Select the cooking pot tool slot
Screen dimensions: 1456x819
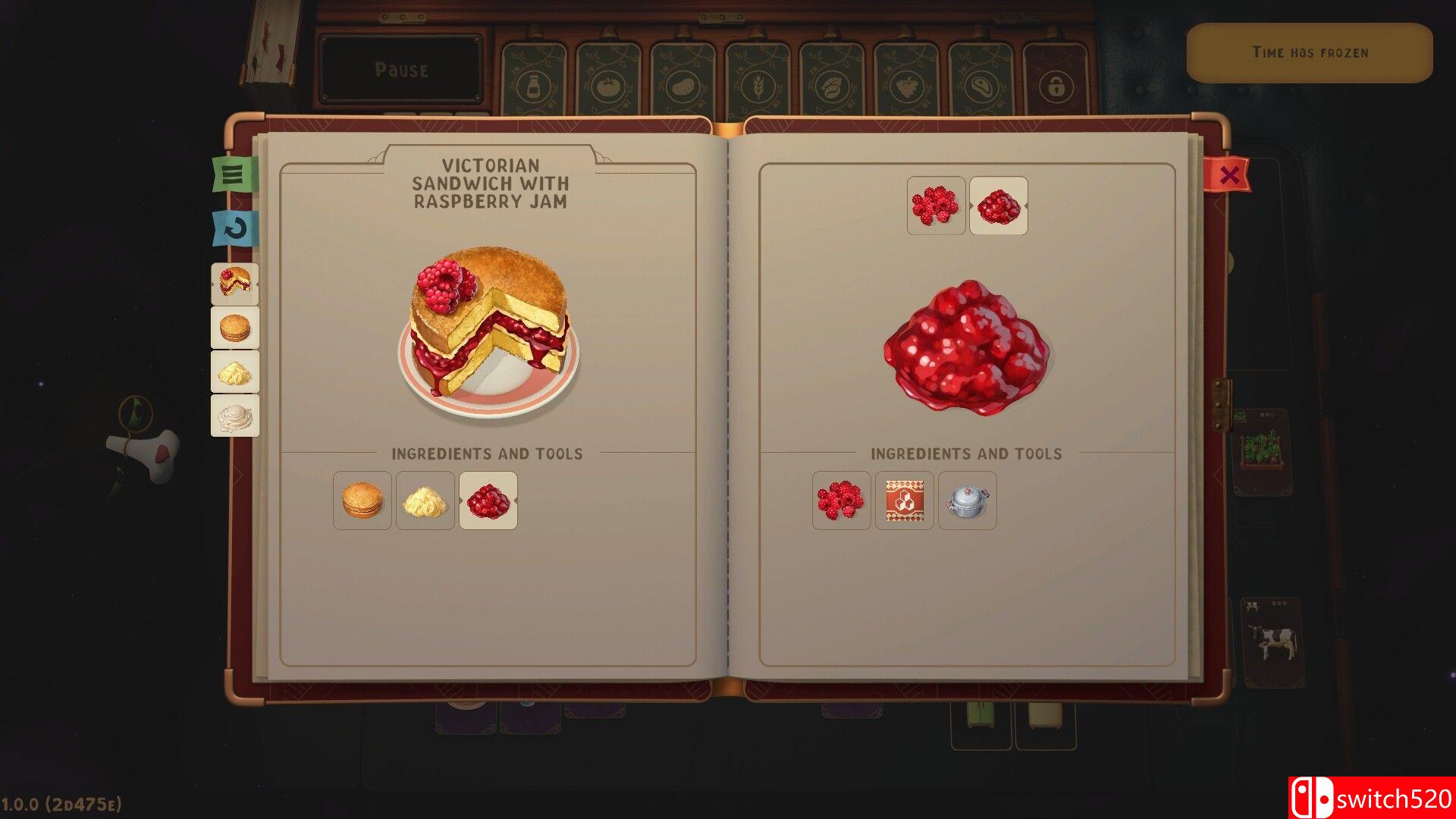967,500
